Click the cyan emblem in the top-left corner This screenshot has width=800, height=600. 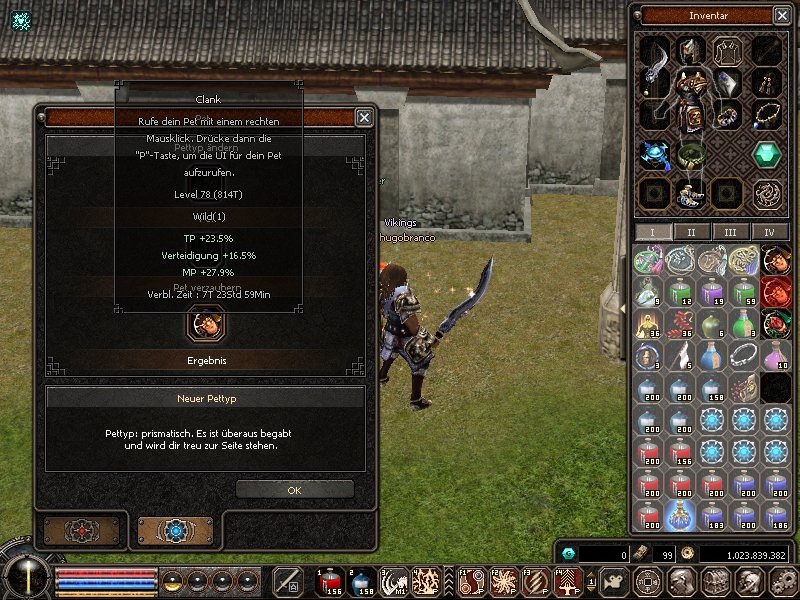(21, 20)
